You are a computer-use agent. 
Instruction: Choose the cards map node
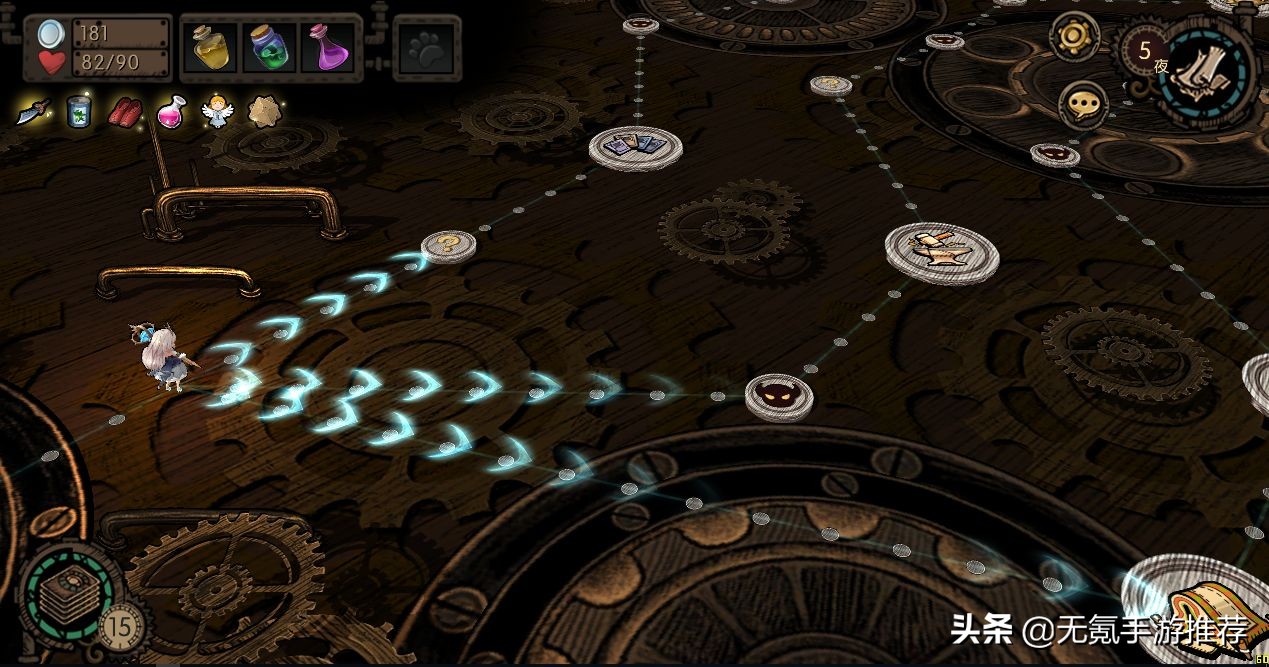pyautogui.click(x=635, y=147)
